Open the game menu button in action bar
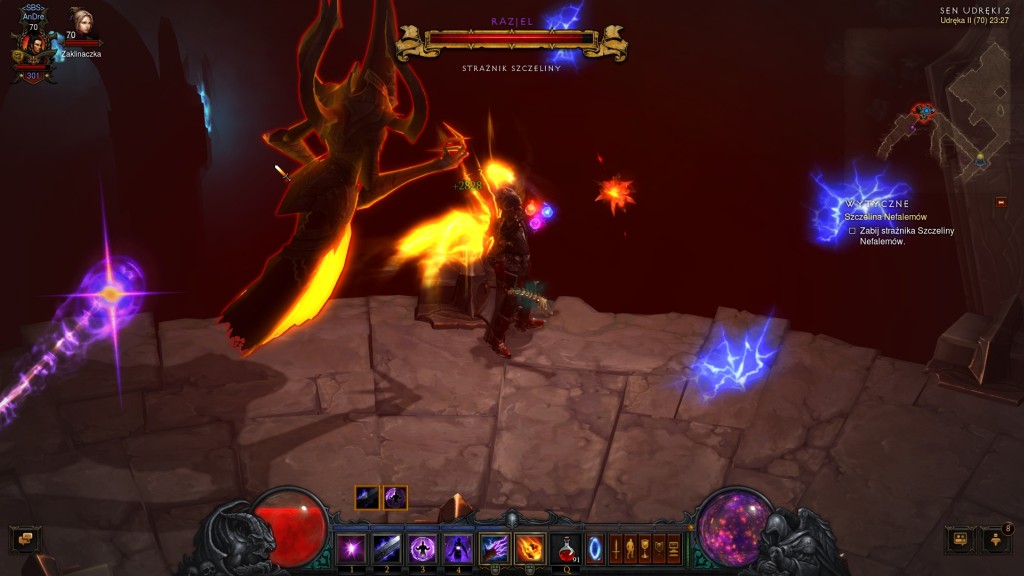The width and height of the screenshot is (1024, 576). click(674, 548)
